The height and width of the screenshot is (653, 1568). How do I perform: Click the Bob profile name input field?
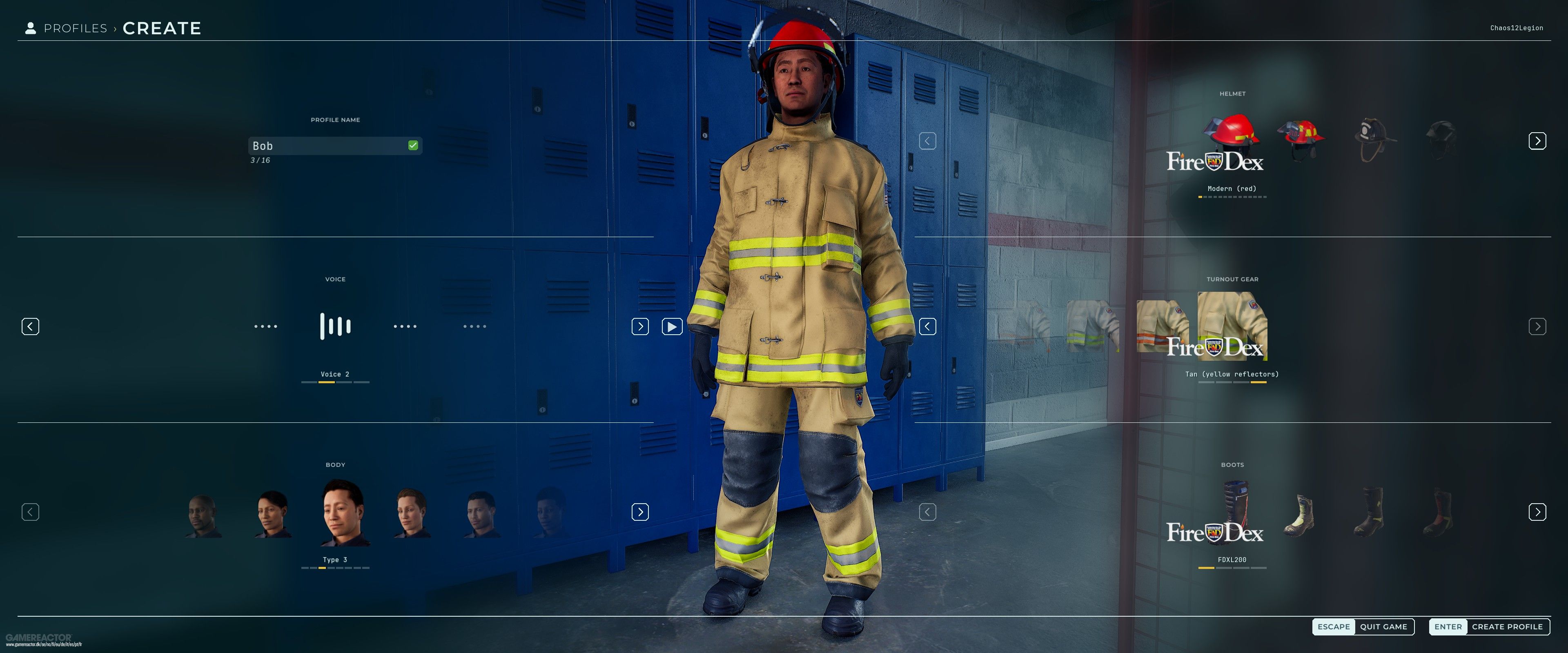coord(329,145)
